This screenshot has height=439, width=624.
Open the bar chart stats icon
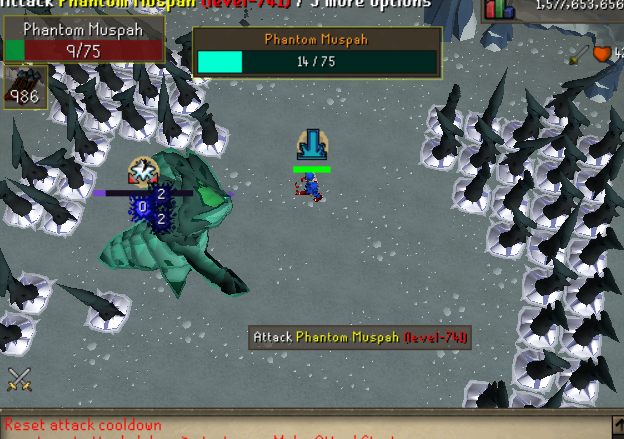tap(499, 9)
